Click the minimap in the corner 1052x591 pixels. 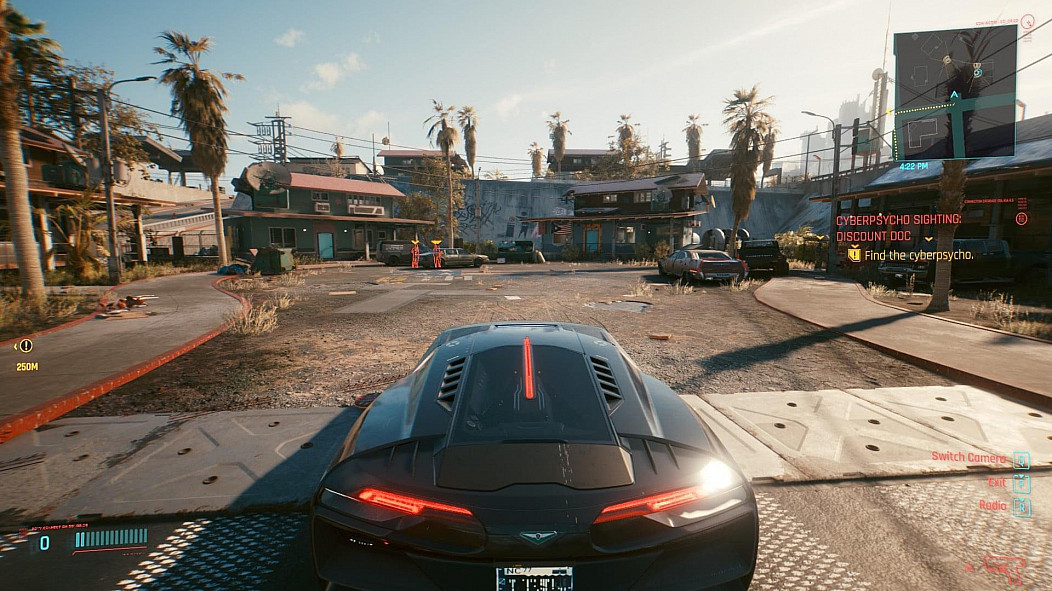(955, 92)
